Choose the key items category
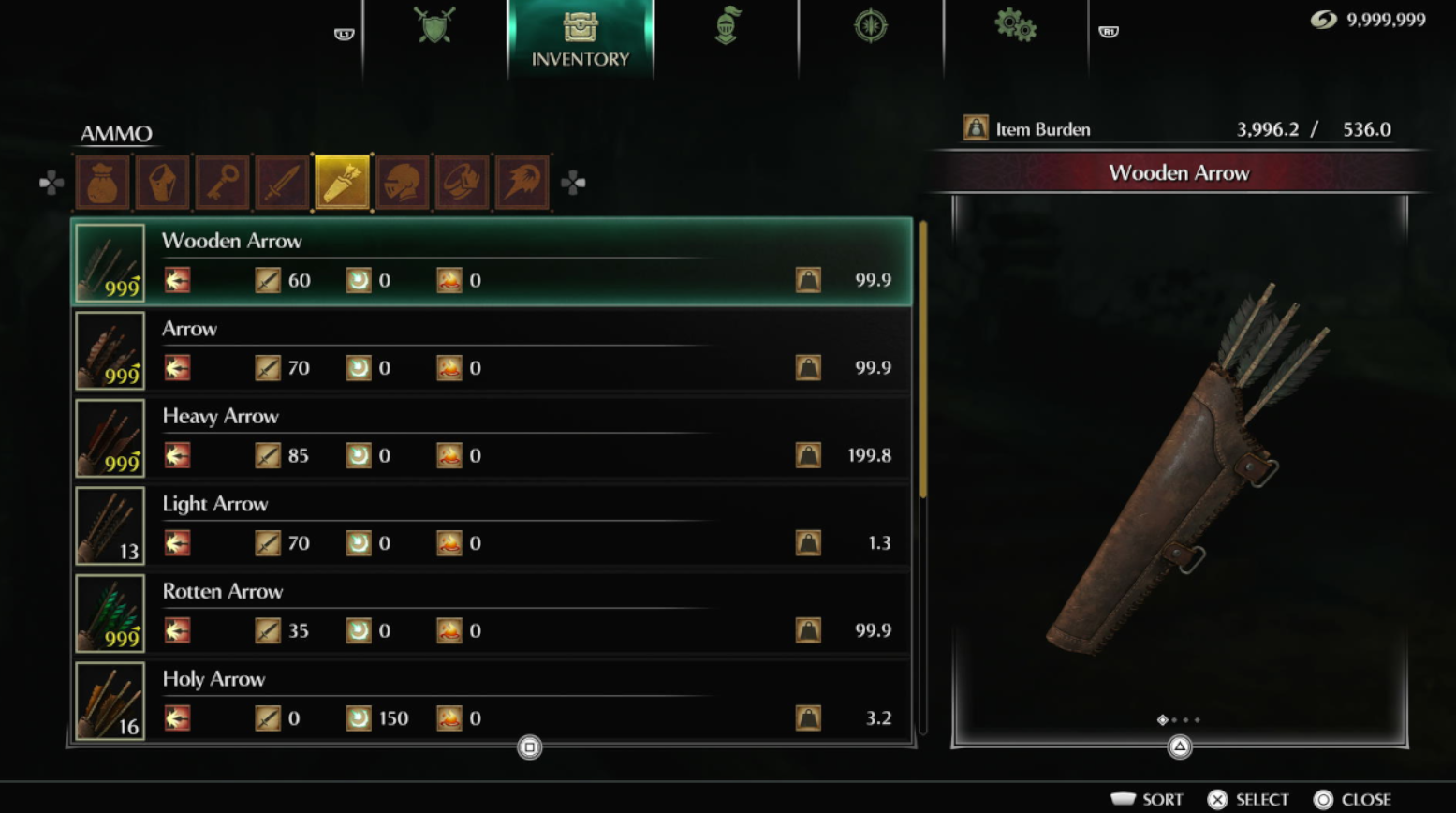The width and height of the screenshot is (1456, 813). click(222, 183)
